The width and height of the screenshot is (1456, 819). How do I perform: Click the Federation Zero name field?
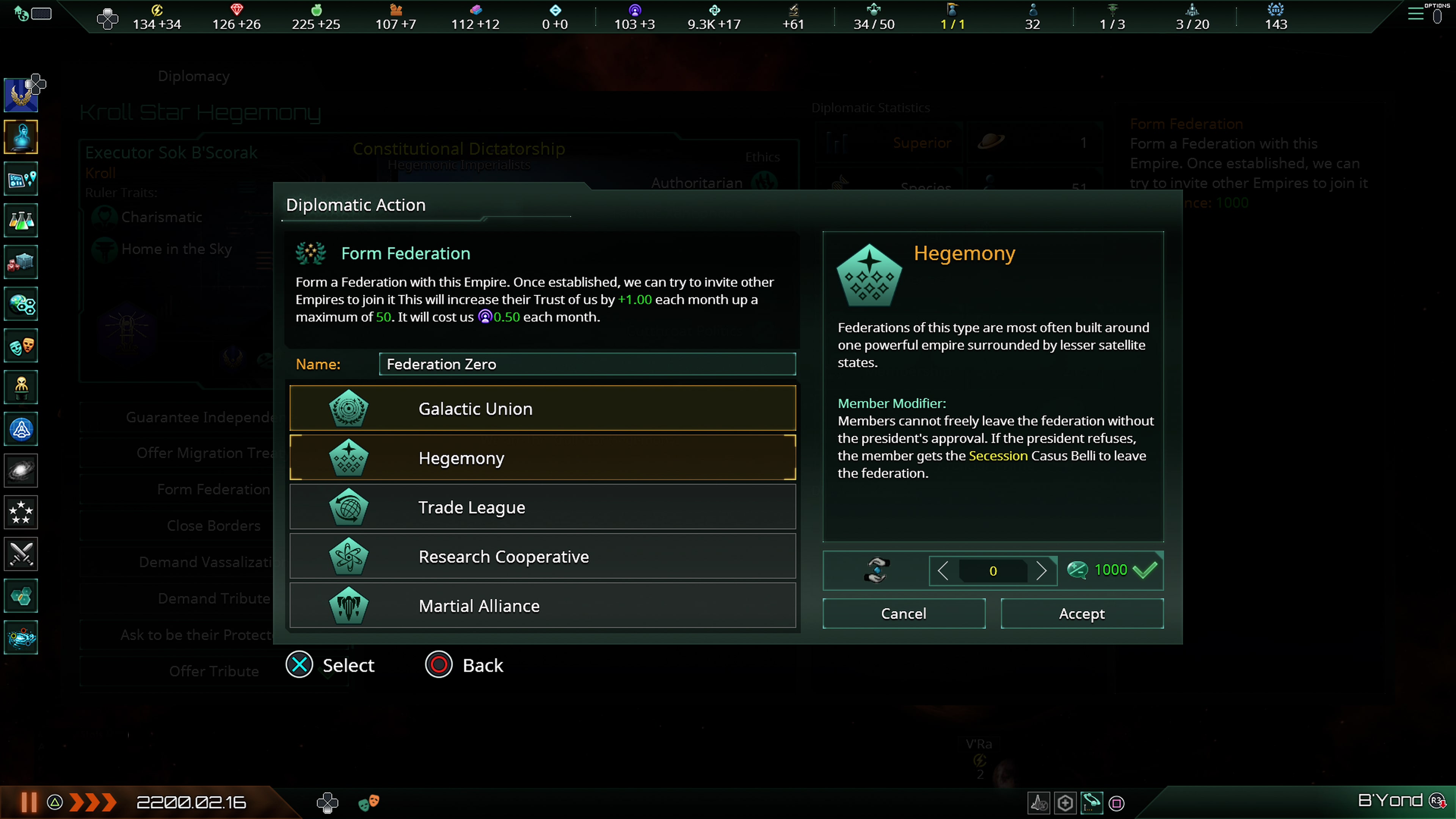click(587, 364)
